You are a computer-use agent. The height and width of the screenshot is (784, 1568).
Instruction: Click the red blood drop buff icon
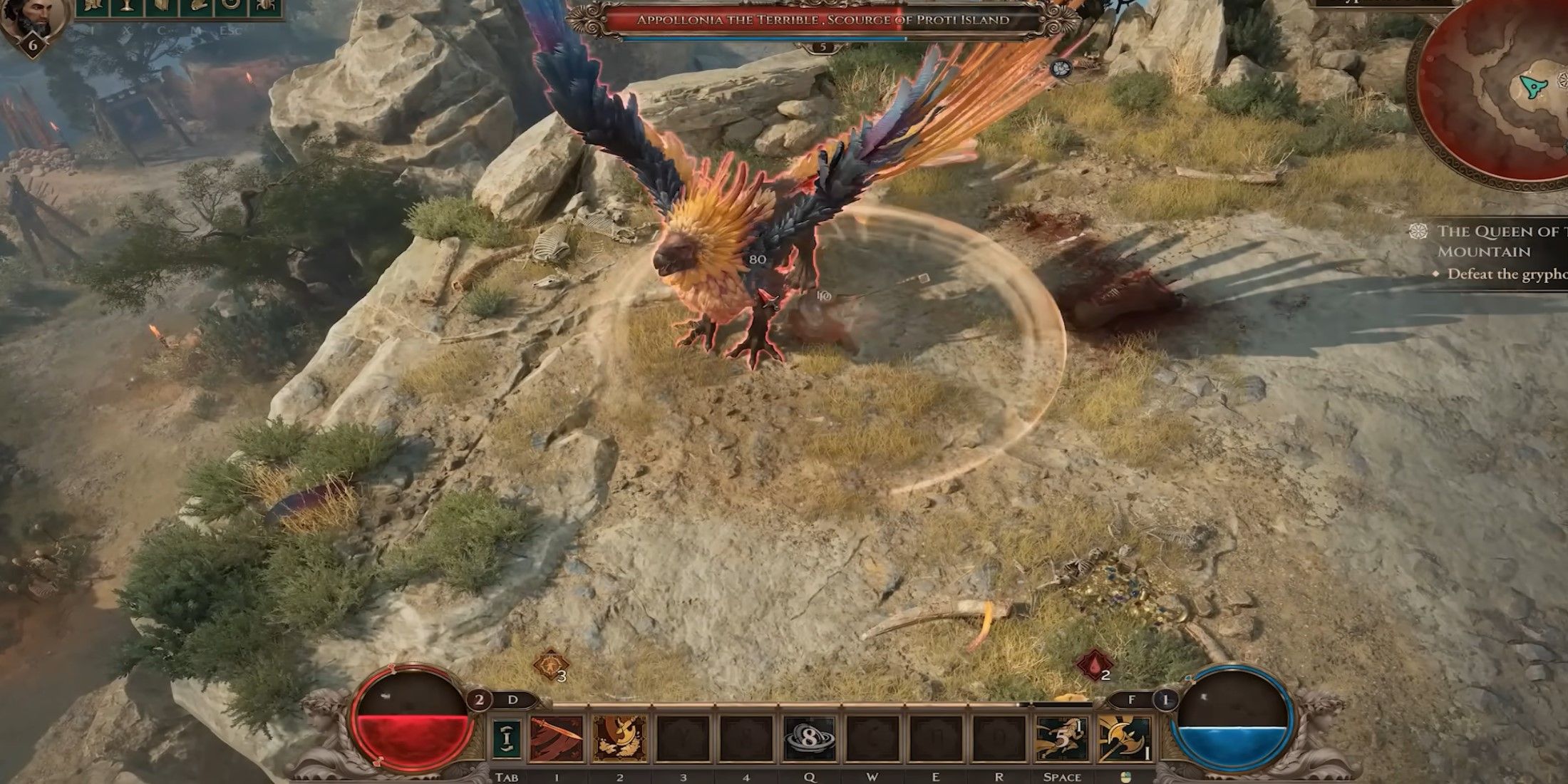click(1093, 667)
